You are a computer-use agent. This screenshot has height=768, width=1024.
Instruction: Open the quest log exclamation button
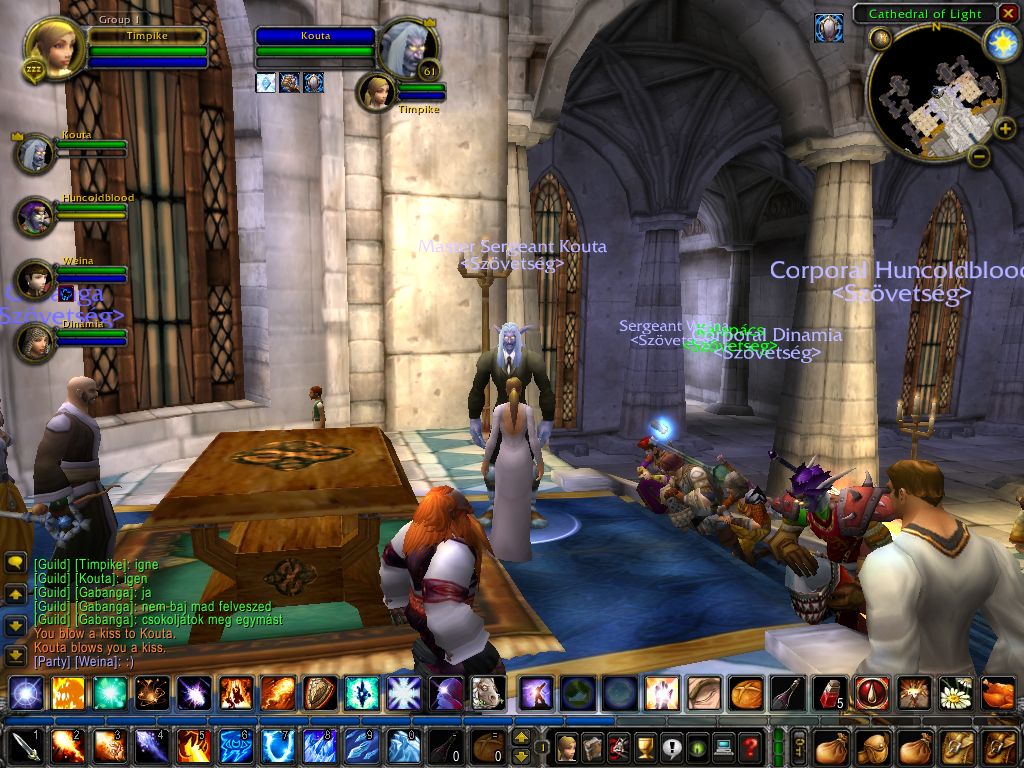(x=671, y=746)
